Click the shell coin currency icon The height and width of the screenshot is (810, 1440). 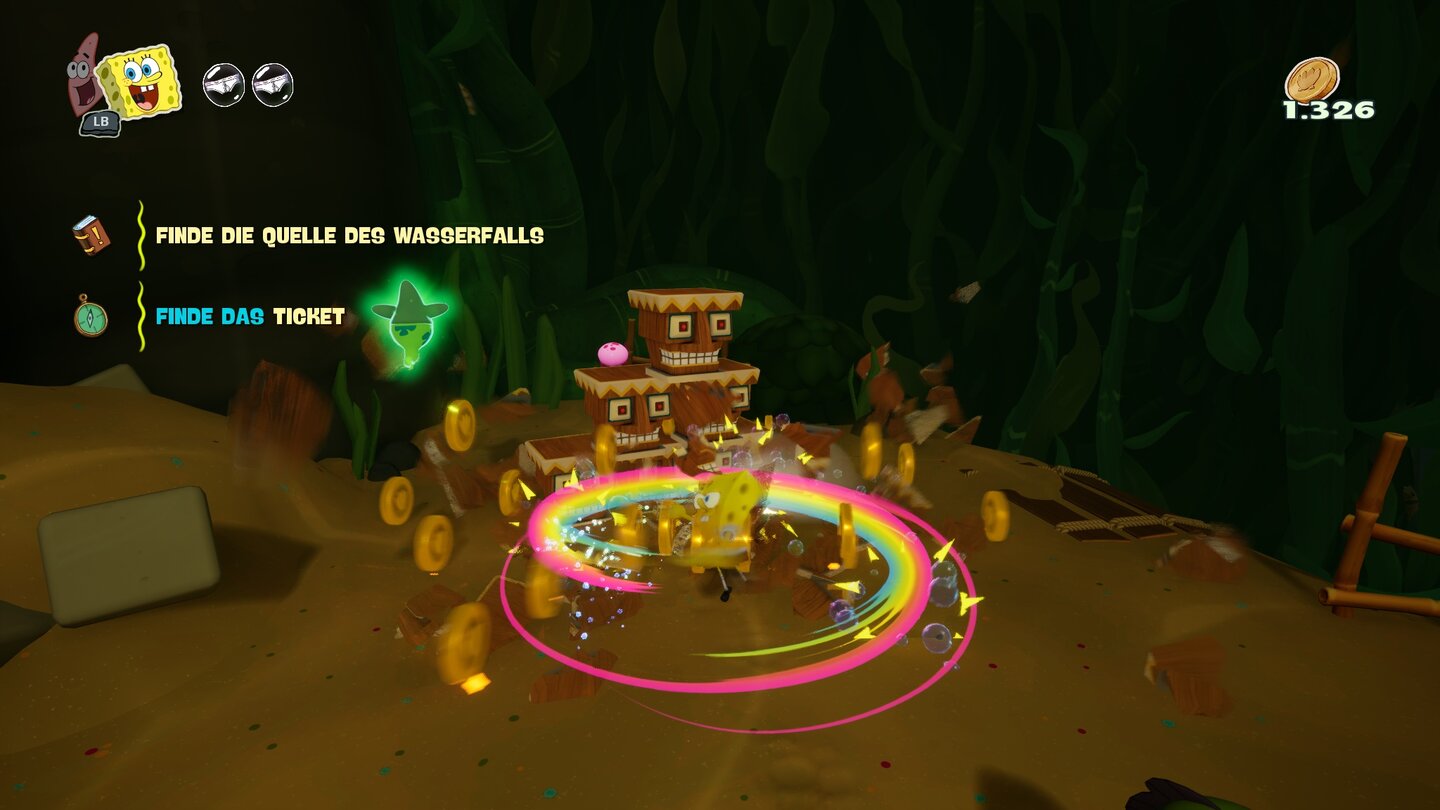[1310, 80]
